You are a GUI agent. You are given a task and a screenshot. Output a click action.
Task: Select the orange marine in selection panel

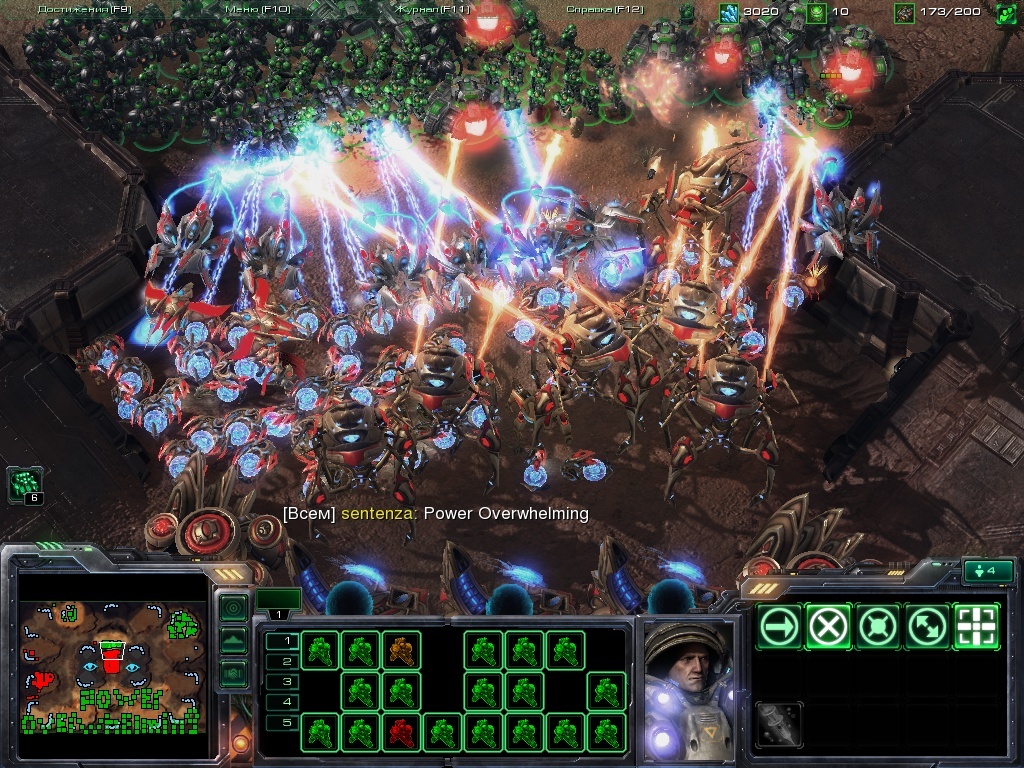[401, 651]
